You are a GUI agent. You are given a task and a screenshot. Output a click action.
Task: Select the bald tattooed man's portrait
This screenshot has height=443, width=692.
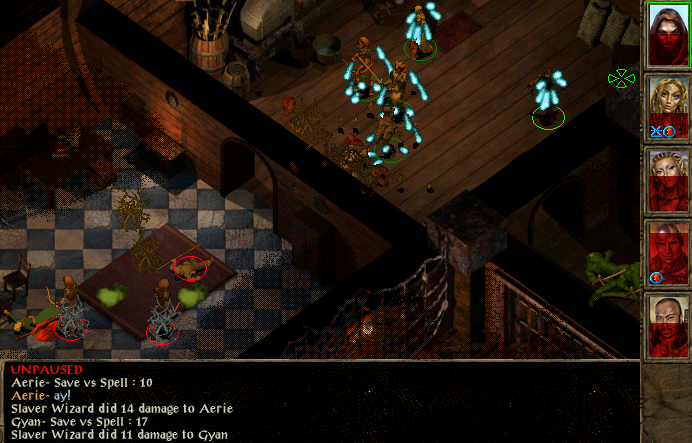pyautogui.click(x=666, y=327)
